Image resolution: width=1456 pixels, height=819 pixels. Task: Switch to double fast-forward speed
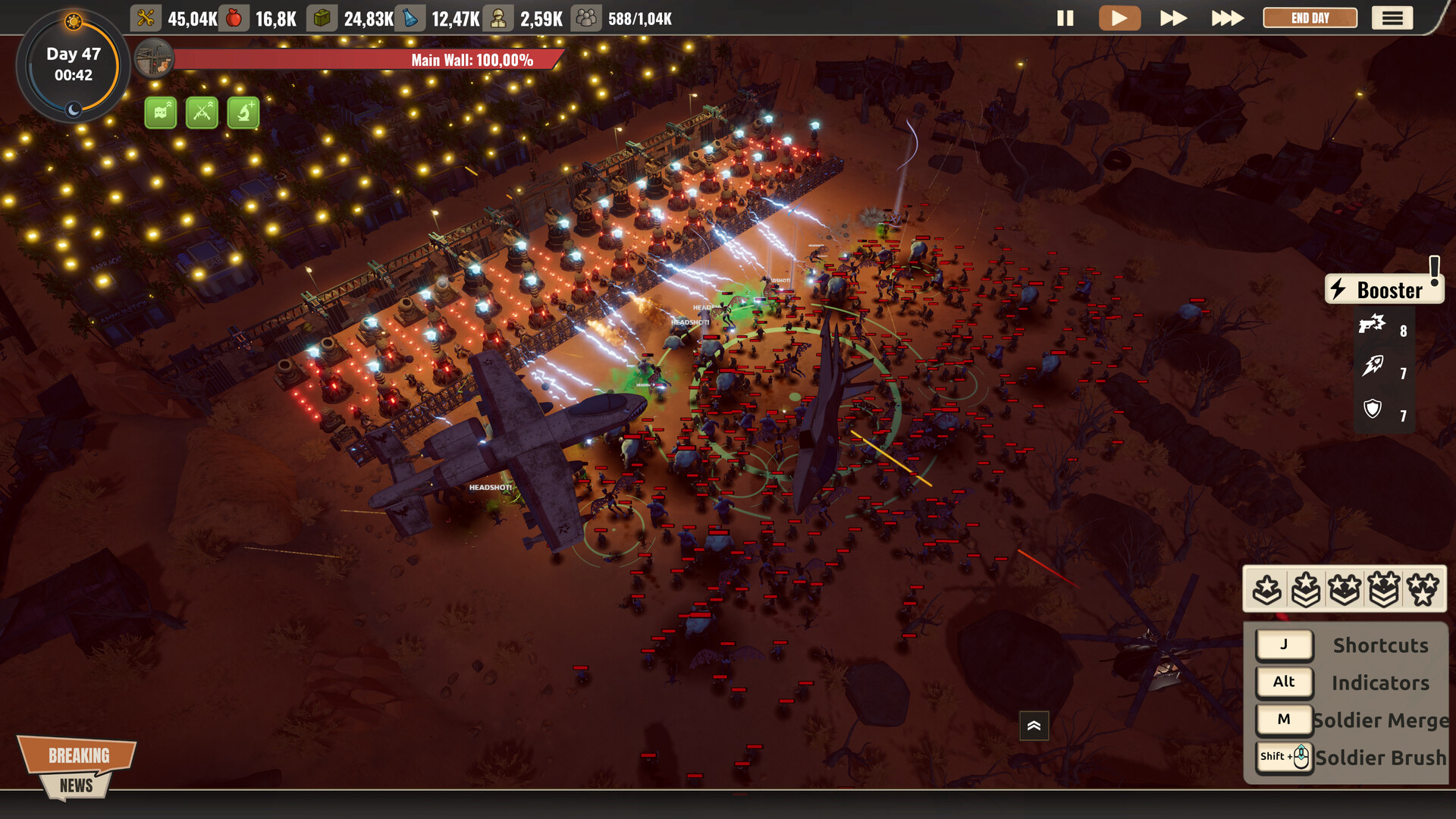point(1173,18)
